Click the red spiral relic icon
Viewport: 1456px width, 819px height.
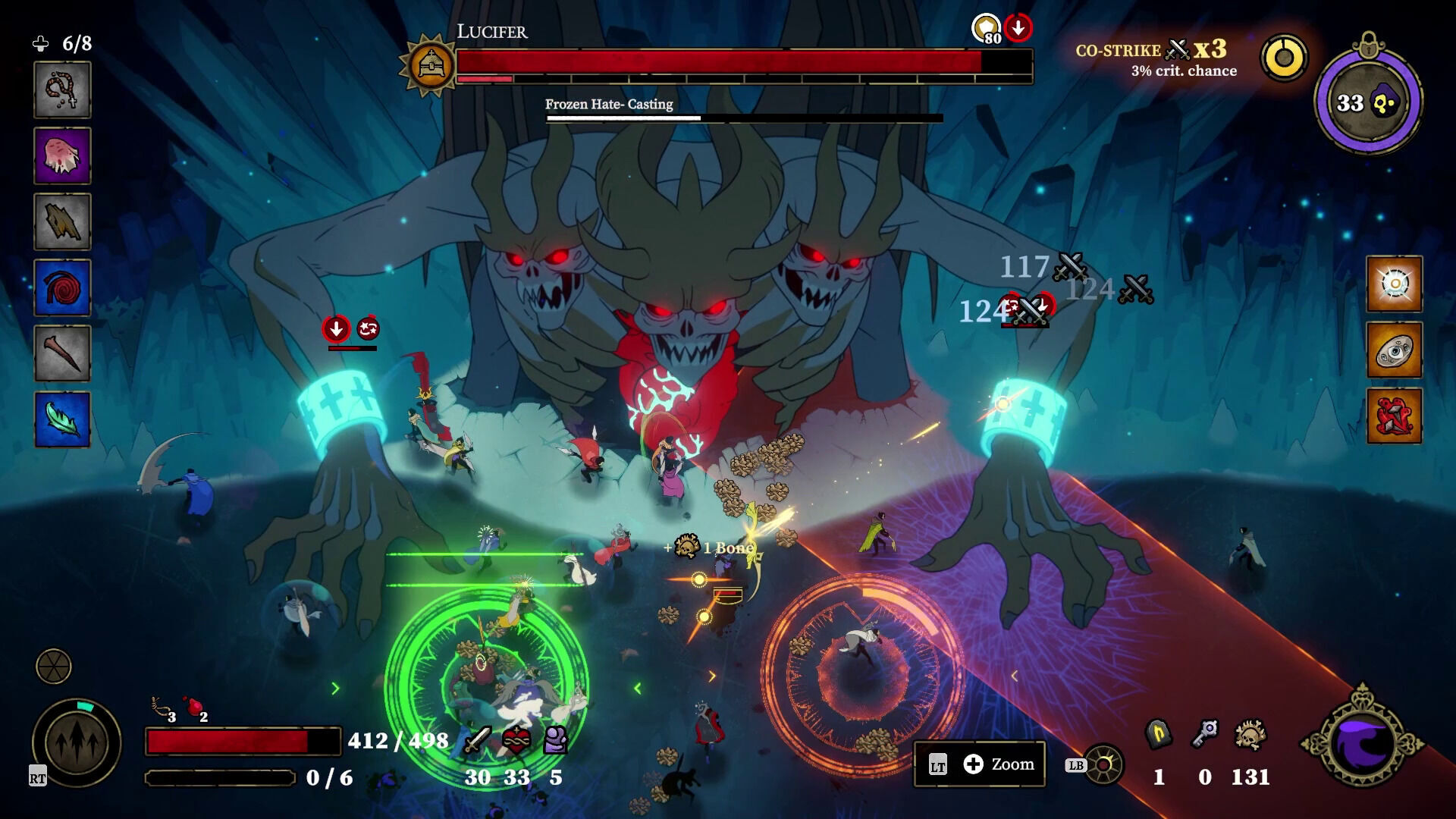[62, 287]
